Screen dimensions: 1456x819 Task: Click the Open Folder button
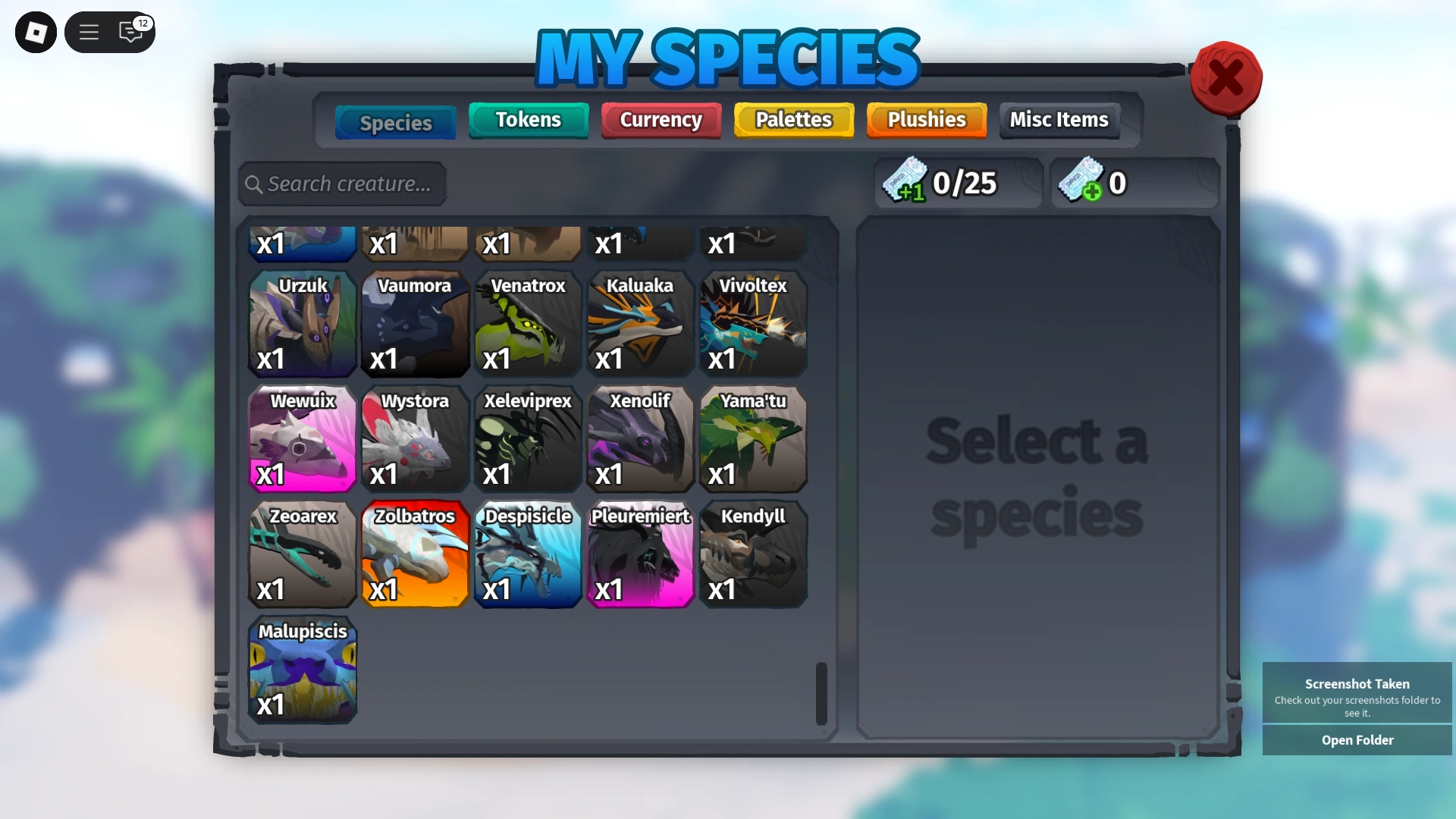click(x=1357, y=740)
